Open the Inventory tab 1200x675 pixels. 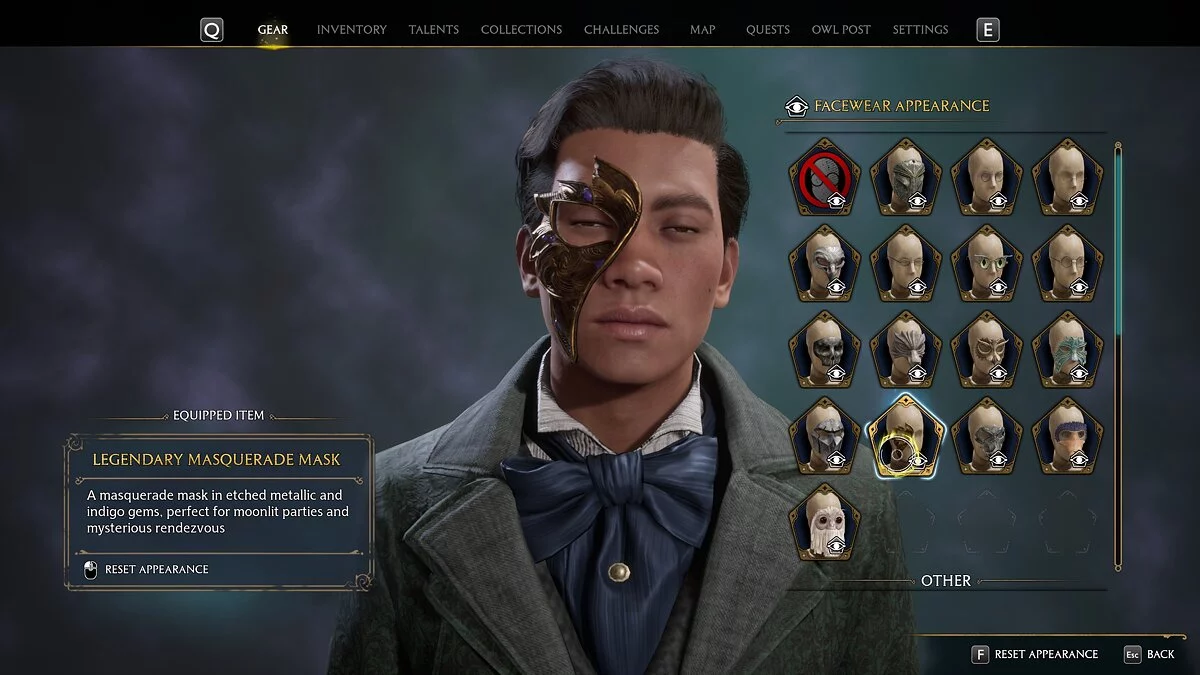[351, 30]
